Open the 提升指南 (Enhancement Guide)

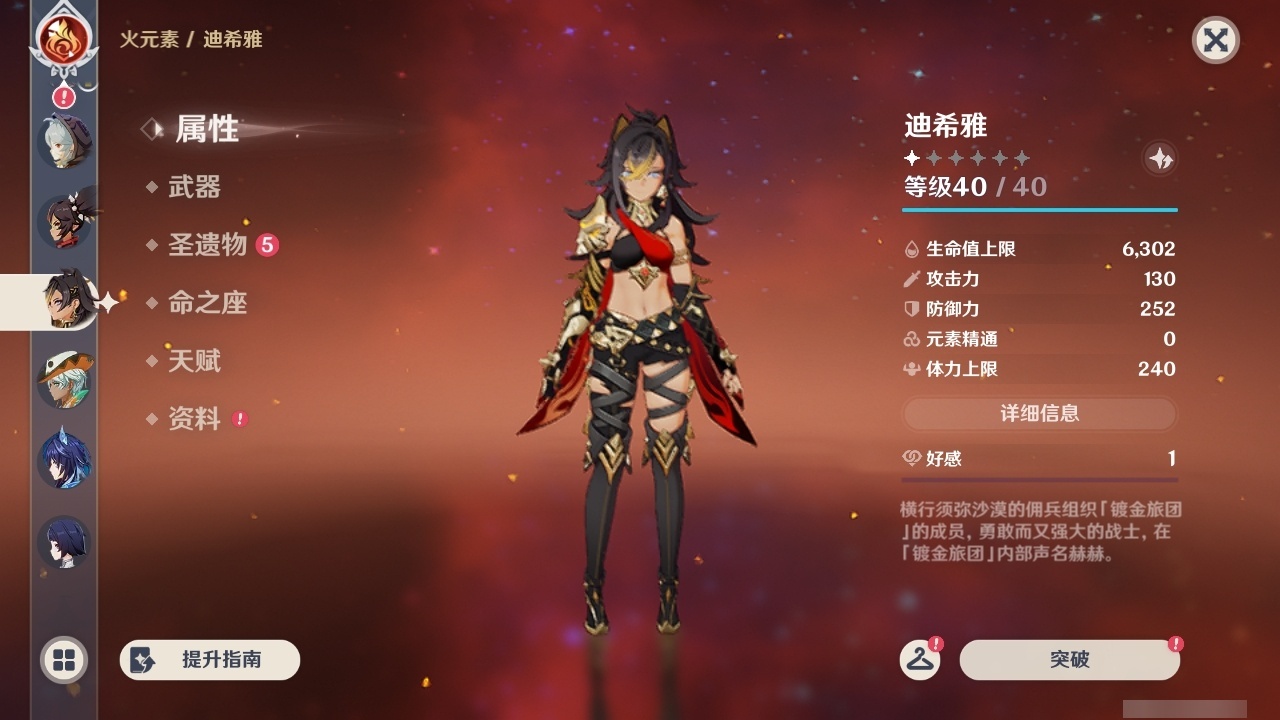tap(209, 660)
